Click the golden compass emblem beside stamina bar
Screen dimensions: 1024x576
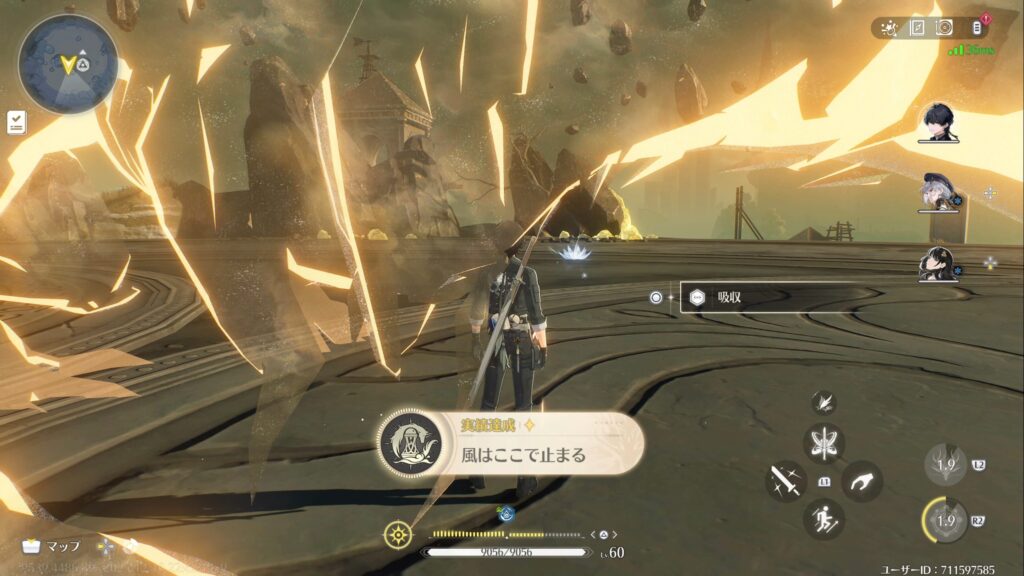pyautogui.click(x=397, y=534)
